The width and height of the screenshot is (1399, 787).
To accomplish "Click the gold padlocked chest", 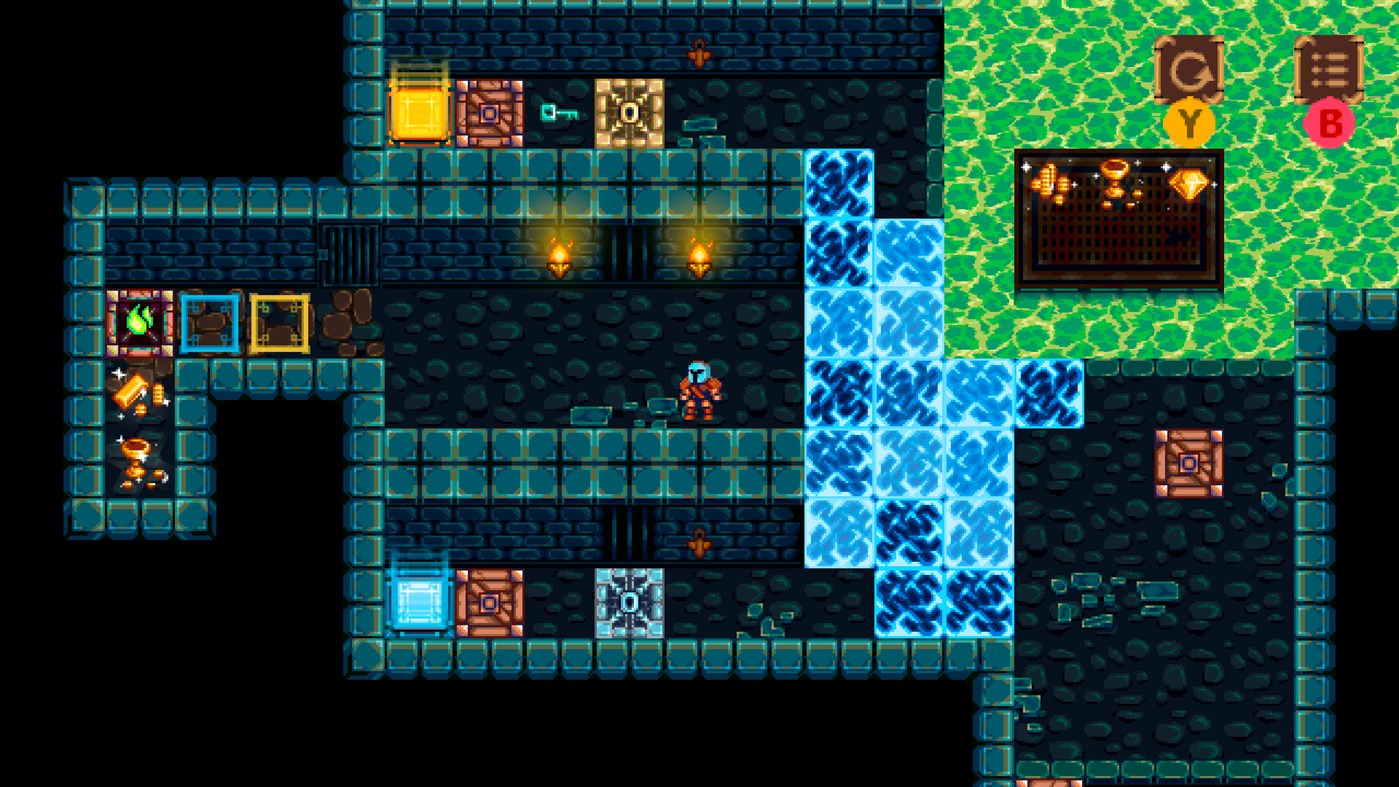I will pyautogui.click(x=629, y=113).
